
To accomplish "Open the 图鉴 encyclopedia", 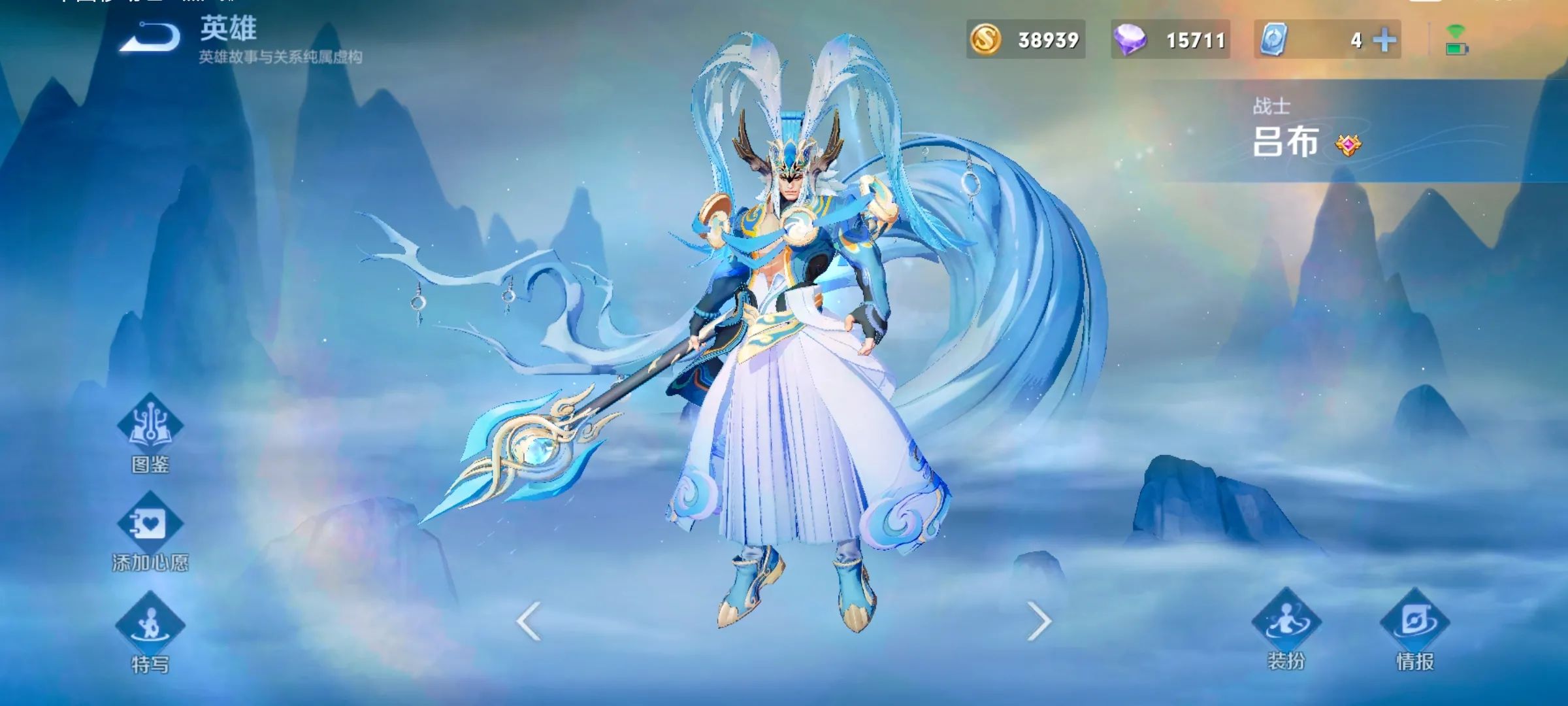I will tap(150, 433).
